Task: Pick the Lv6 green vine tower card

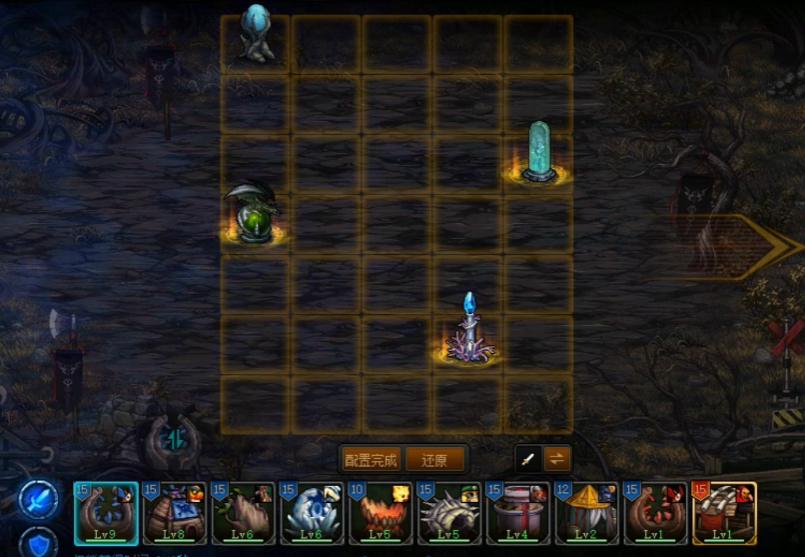Action: click(x=244, y=513)
